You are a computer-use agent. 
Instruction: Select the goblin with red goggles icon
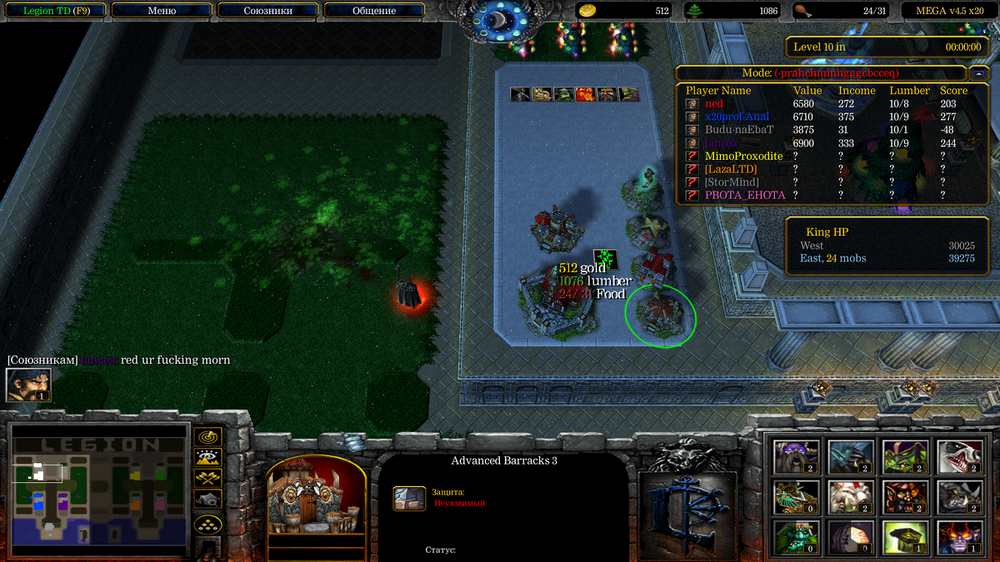pyautogui.click(x=904, y=496)
